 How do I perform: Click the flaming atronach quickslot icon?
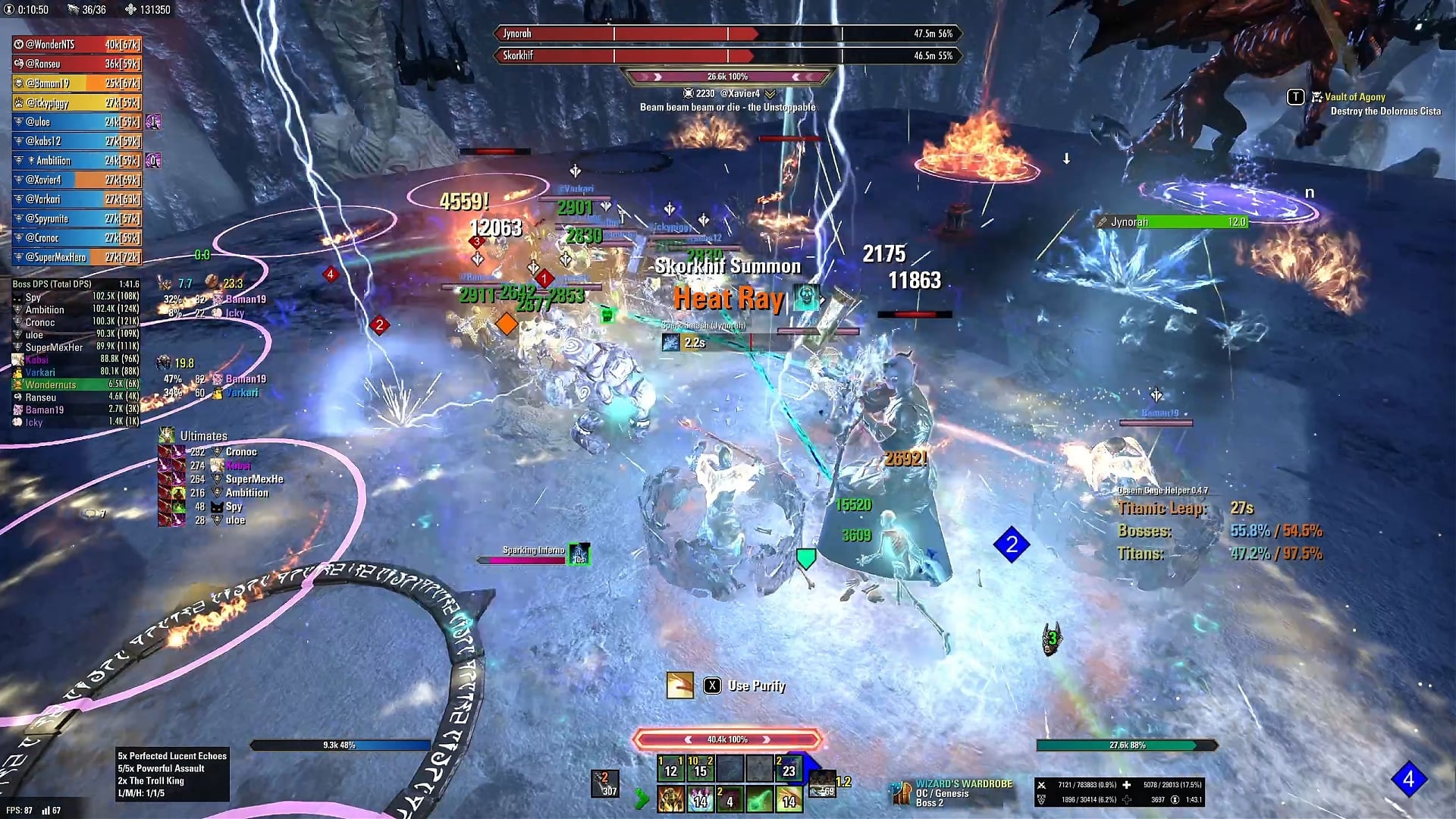click(x=672, y=800)
